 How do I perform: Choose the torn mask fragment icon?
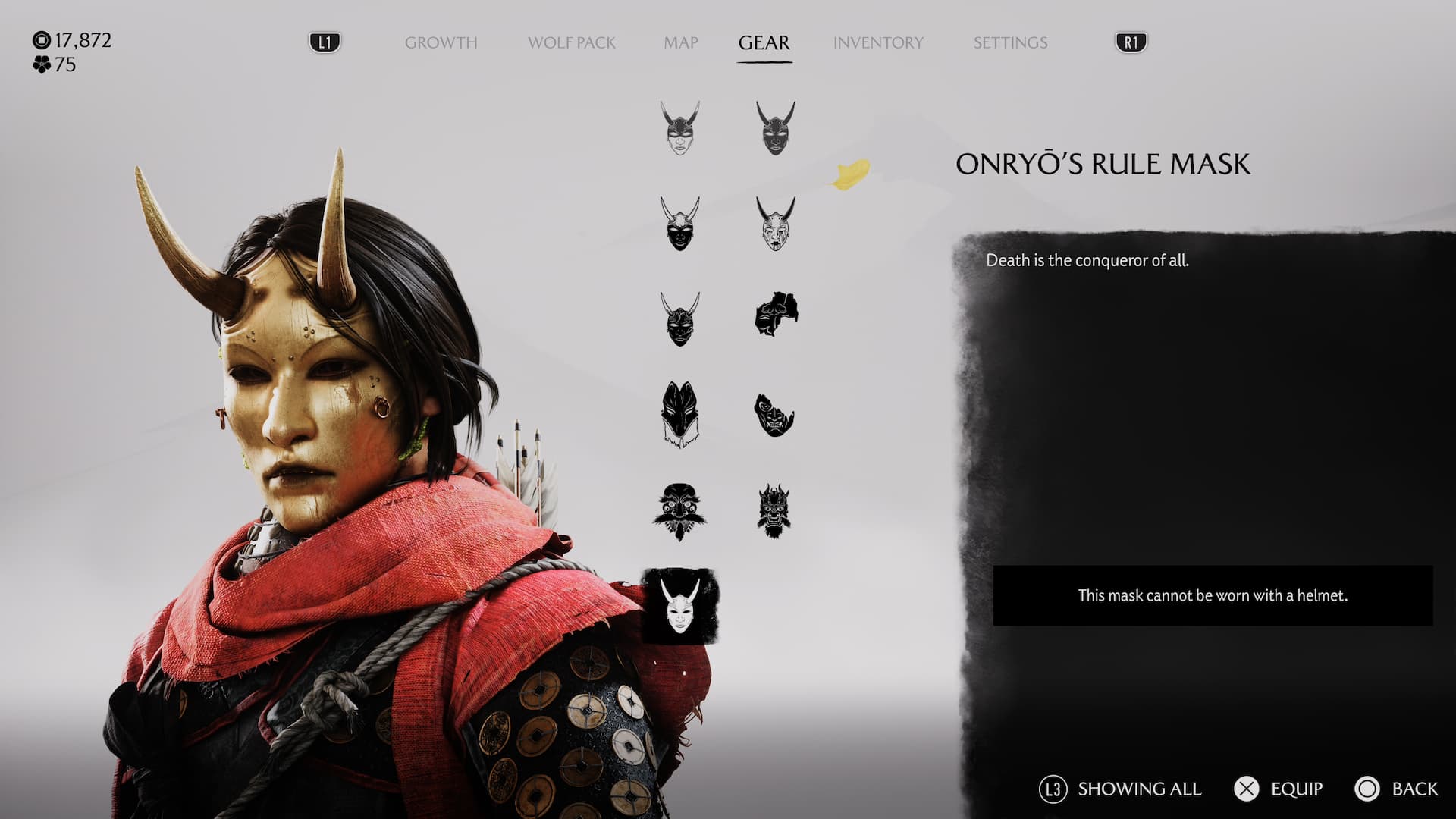point(775,315)
